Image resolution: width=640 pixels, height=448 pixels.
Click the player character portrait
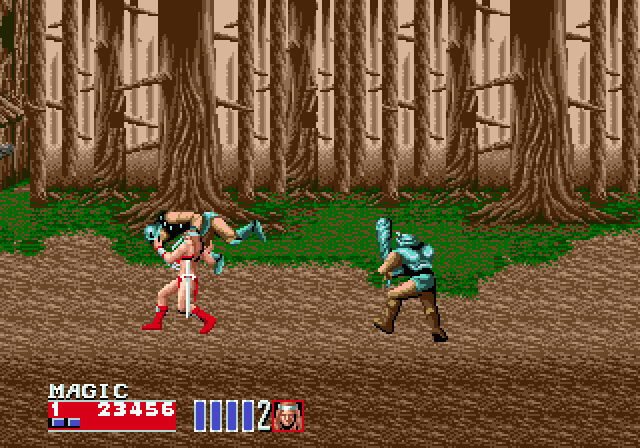(x=288, y=415)
